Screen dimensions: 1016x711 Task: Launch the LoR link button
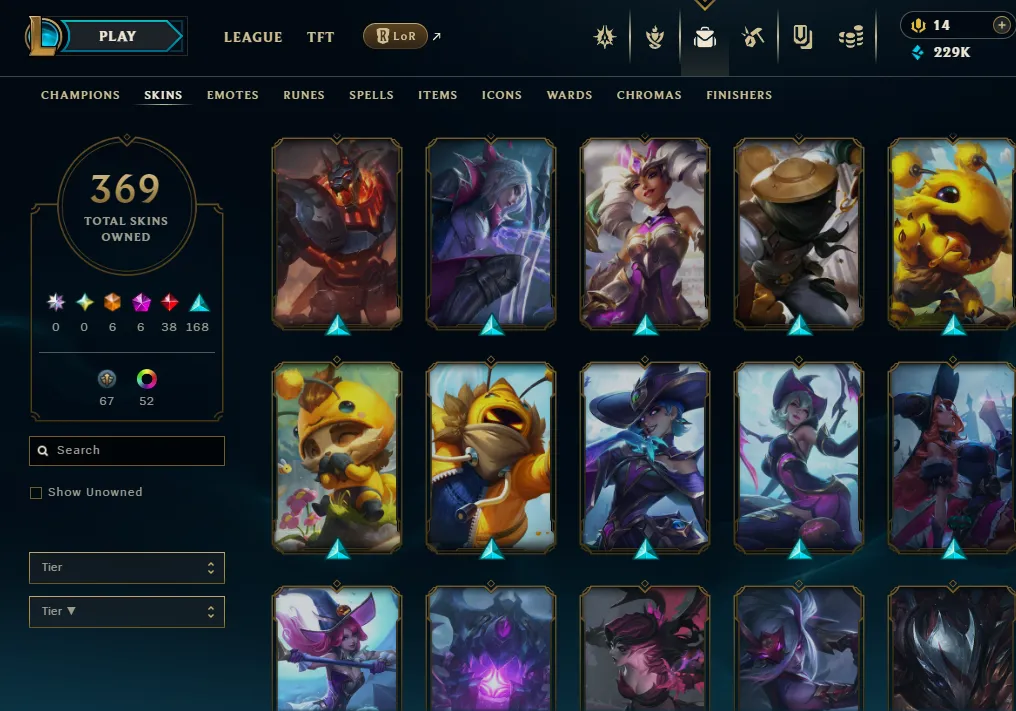pos(395,37)
